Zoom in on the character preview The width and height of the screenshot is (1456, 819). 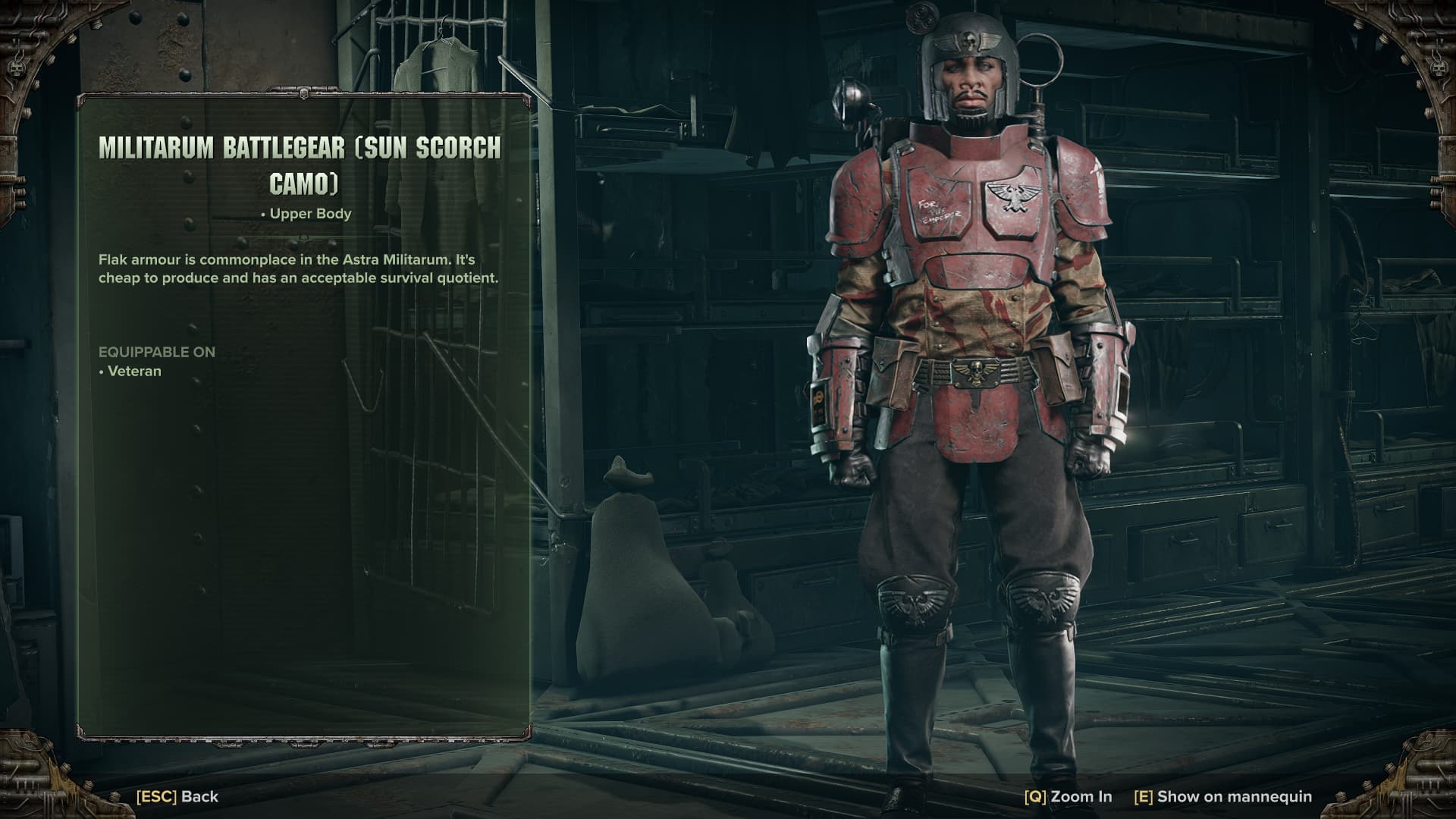coord(1068,796)
